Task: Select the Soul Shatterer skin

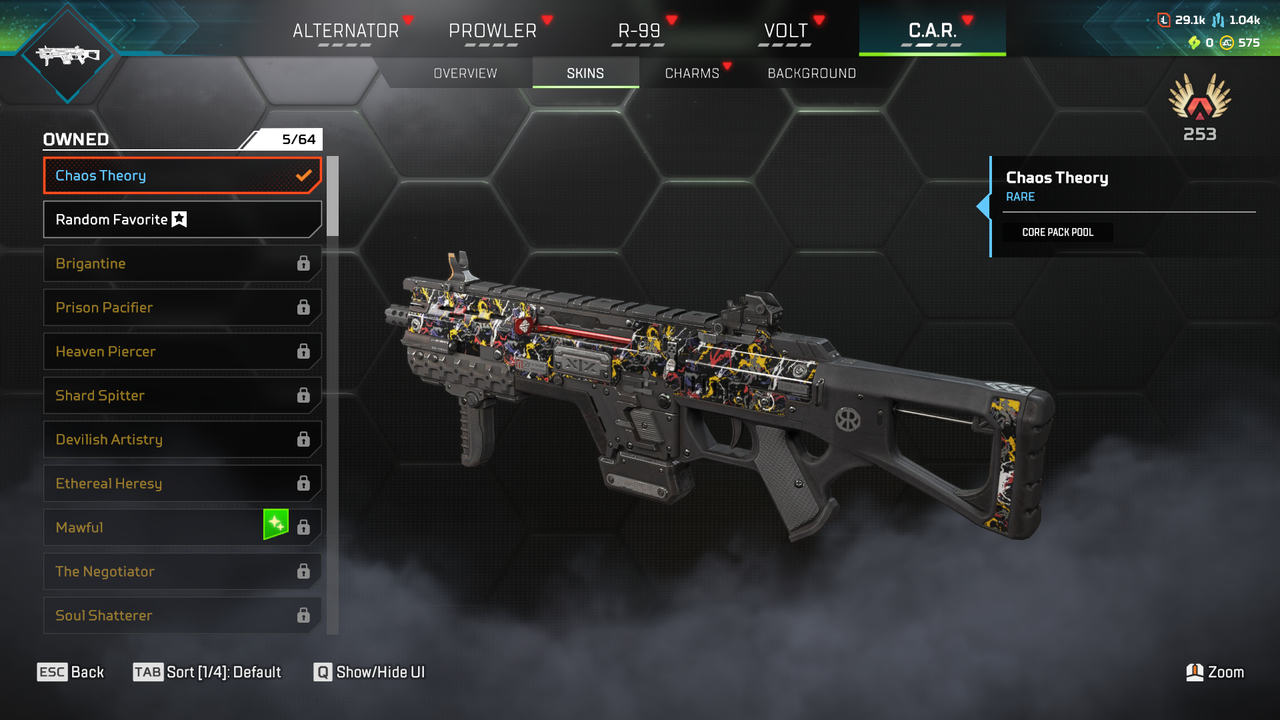Action: (x=182, y=615)
